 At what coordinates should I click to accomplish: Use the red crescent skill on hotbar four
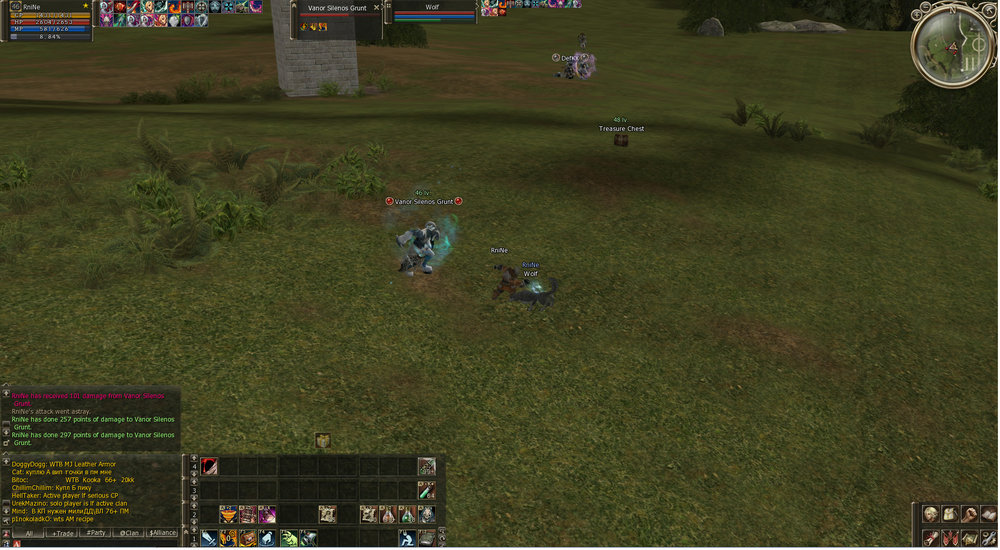click(x=209, y=466)
